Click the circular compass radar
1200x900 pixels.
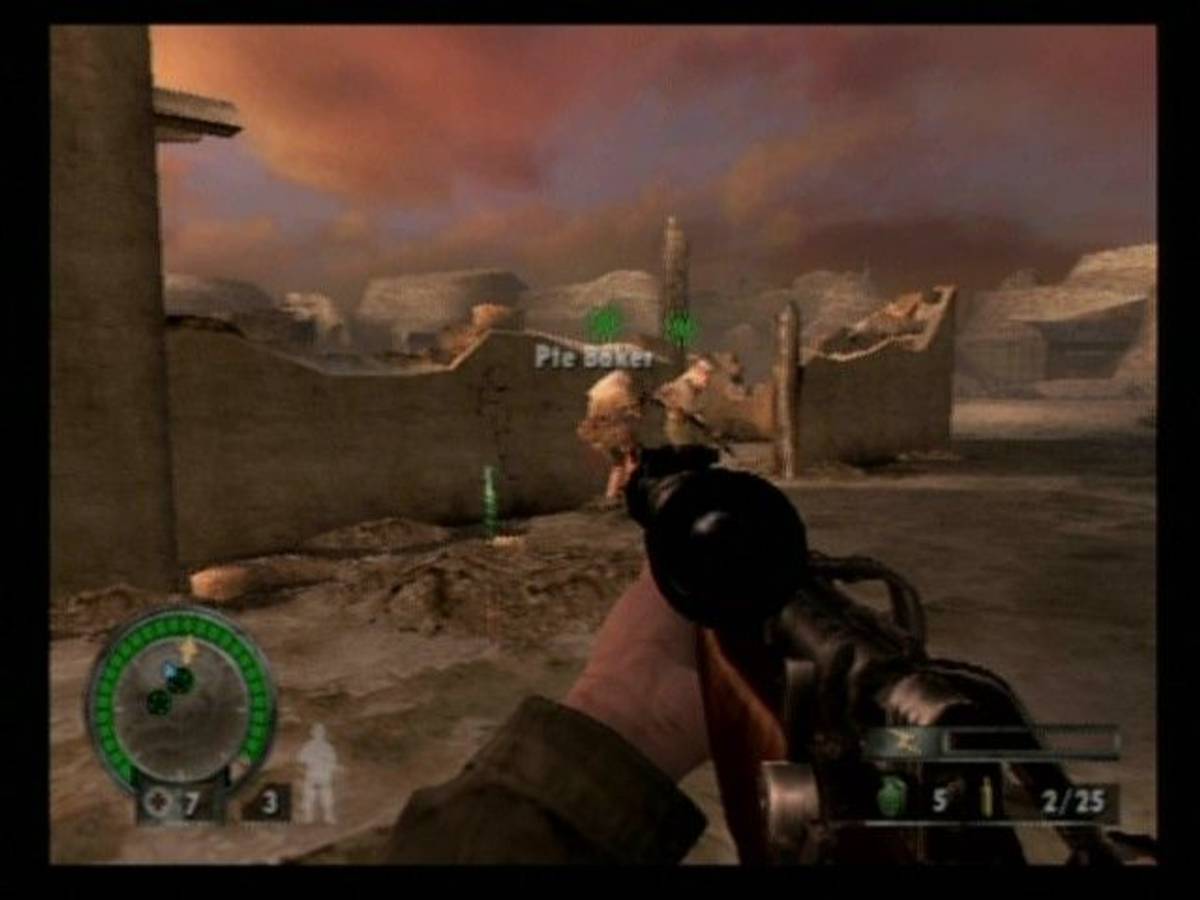181,695
